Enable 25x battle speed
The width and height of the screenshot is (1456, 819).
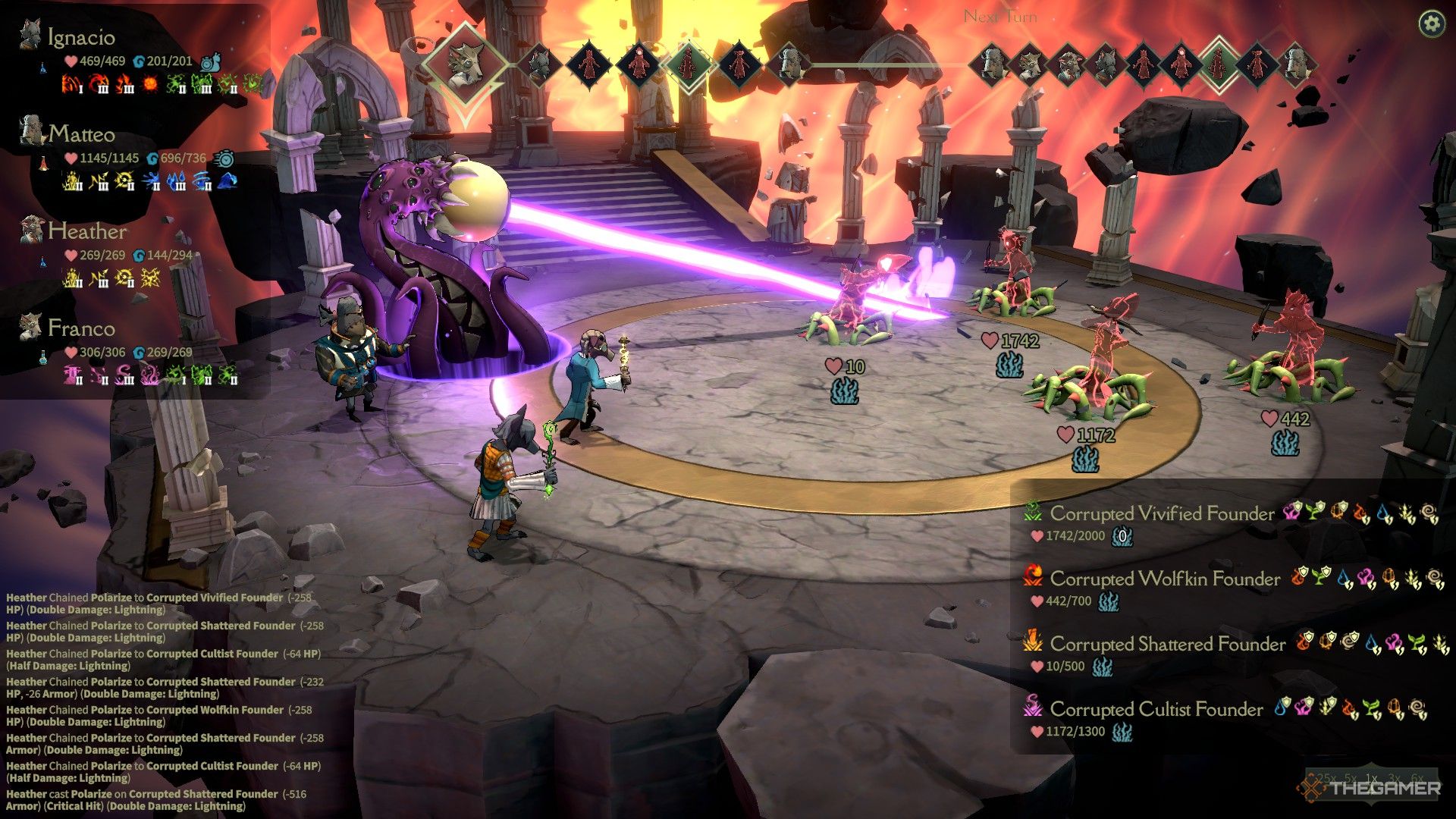pyautogui.click(x=1326, y=778)
